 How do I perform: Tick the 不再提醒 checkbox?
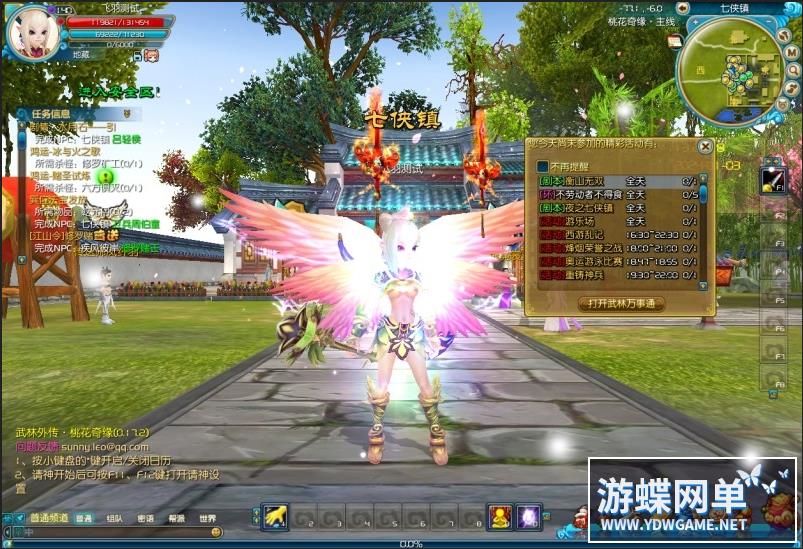543,166
